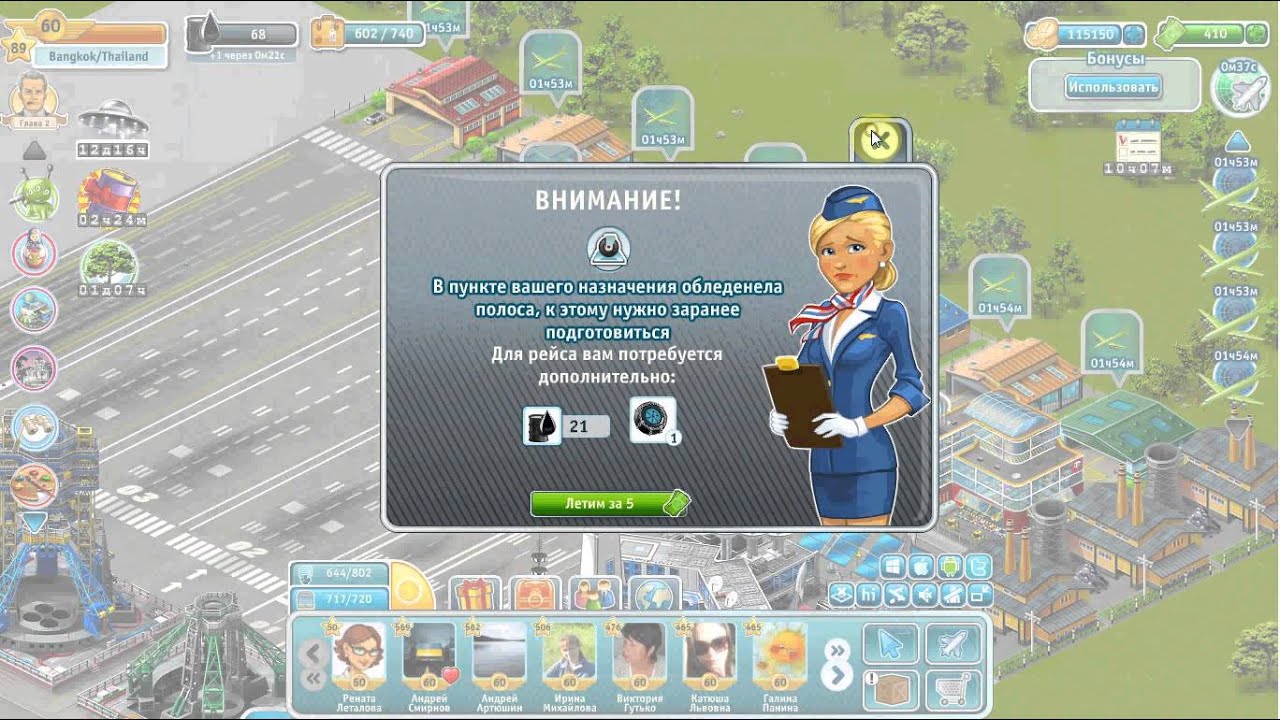Screen dimensions: 1280x720
Task: Open the warehouse crate button
Action: click(888, 689)
